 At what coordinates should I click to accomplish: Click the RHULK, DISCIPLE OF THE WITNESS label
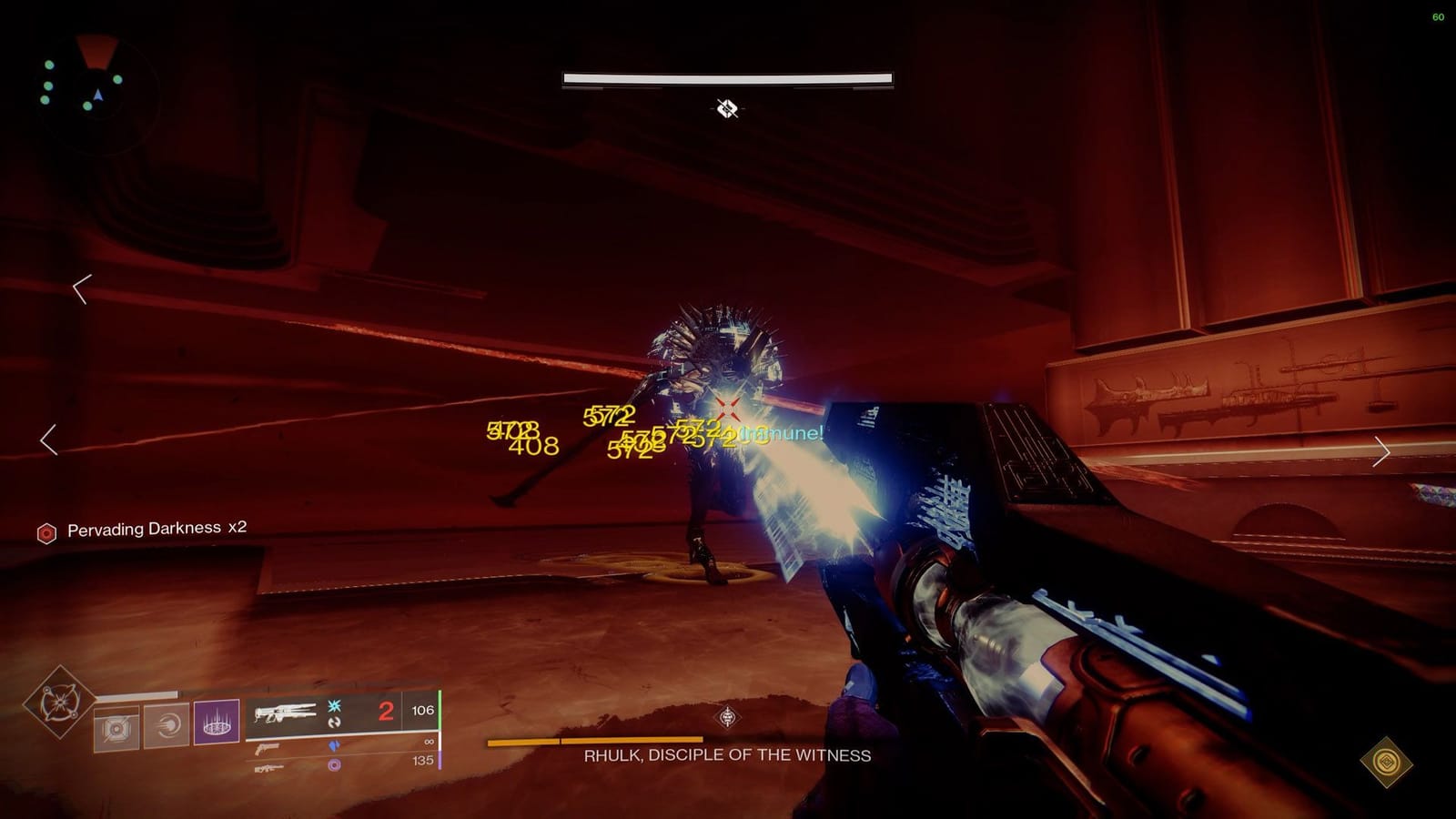click(727, 754)
